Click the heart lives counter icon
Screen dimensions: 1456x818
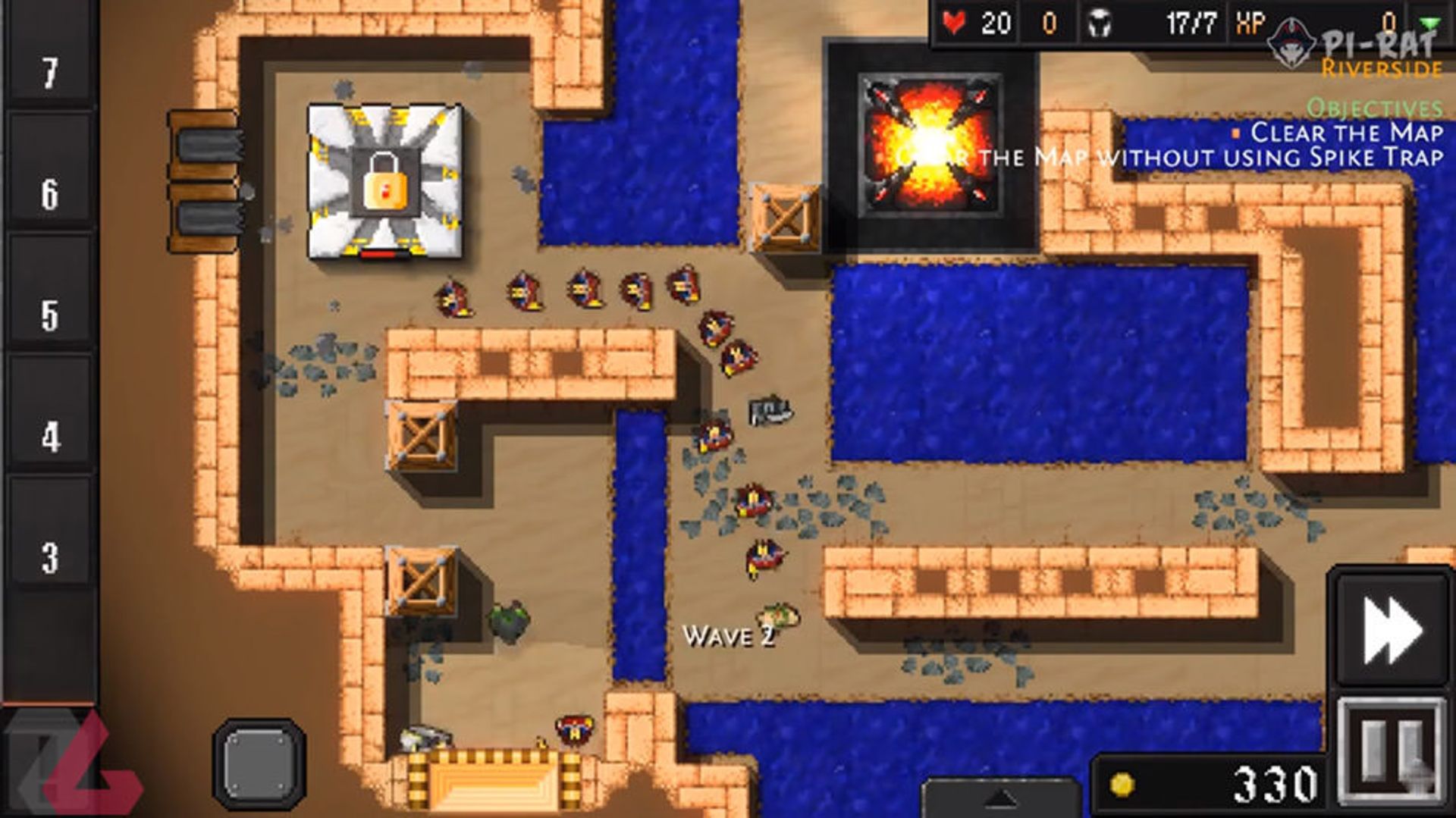(955, 22)
